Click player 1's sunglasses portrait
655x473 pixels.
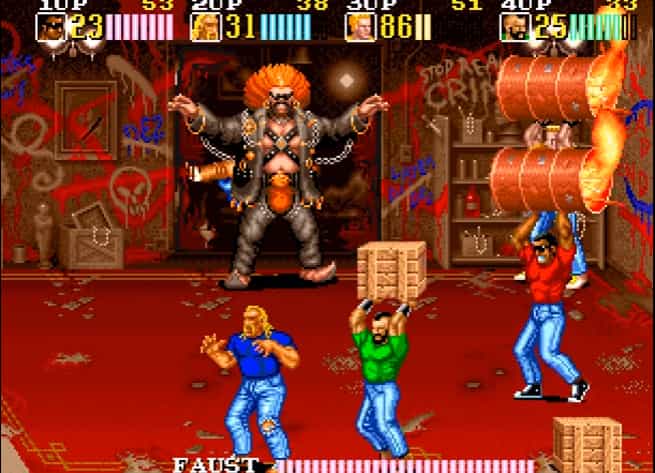pos(50,26)
